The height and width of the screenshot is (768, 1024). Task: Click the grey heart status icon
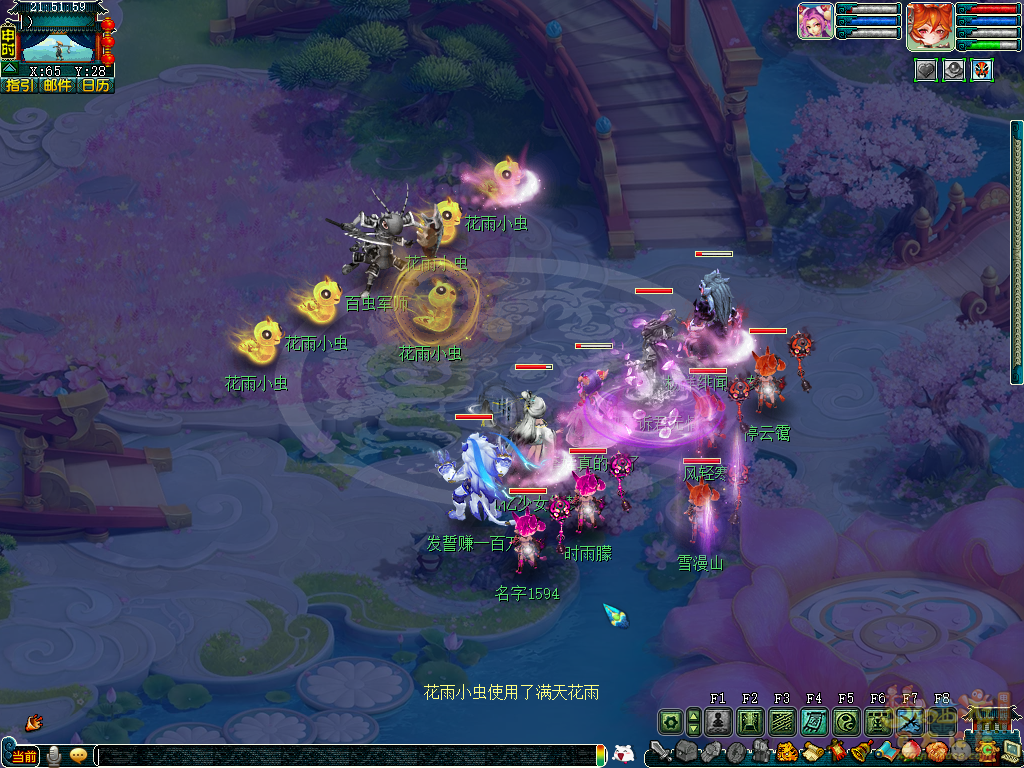click(926, 69)
